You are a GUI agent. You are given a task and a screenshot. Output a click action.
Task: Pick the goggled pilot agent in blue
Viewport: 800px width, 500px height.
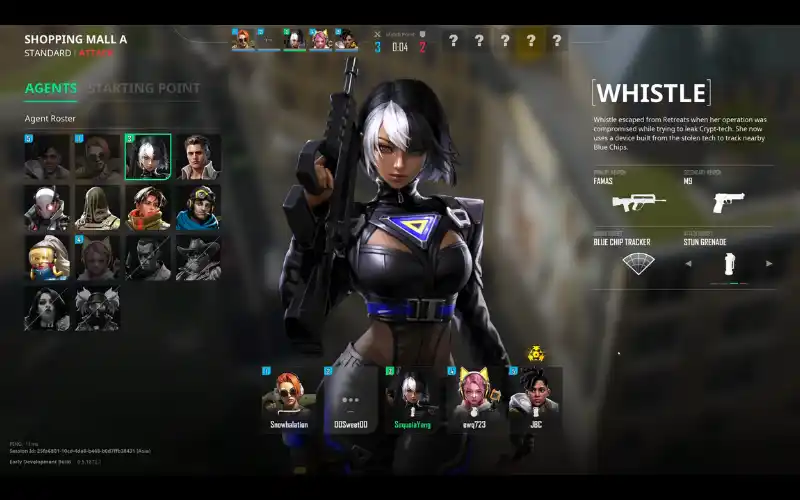tap(198, 207)
